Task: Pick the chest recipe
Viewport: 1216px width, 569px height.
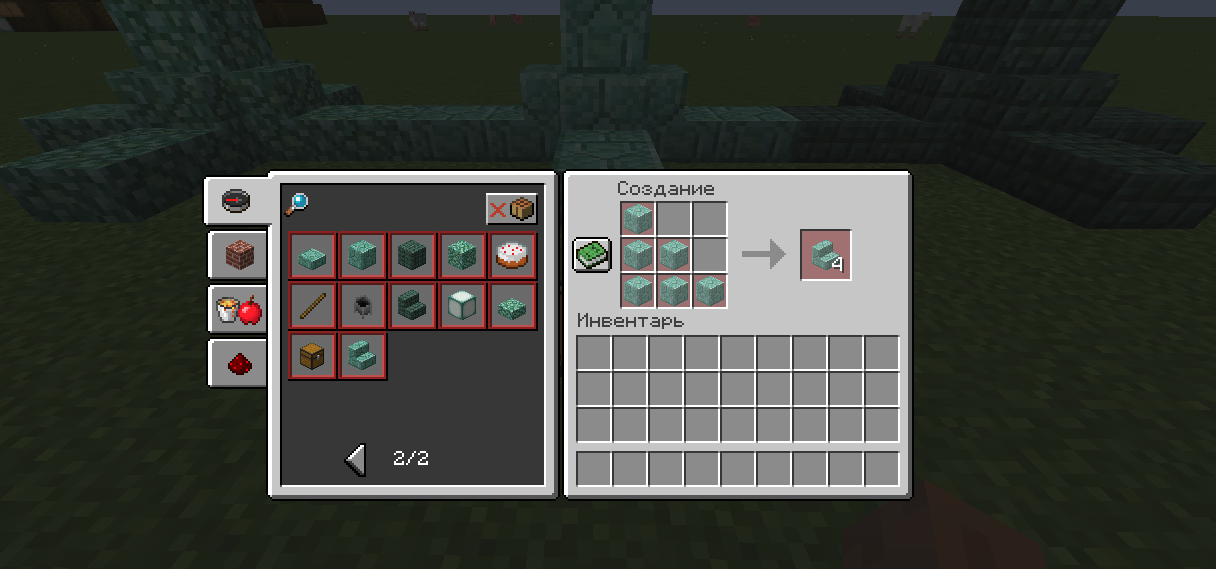Action: 313,356
